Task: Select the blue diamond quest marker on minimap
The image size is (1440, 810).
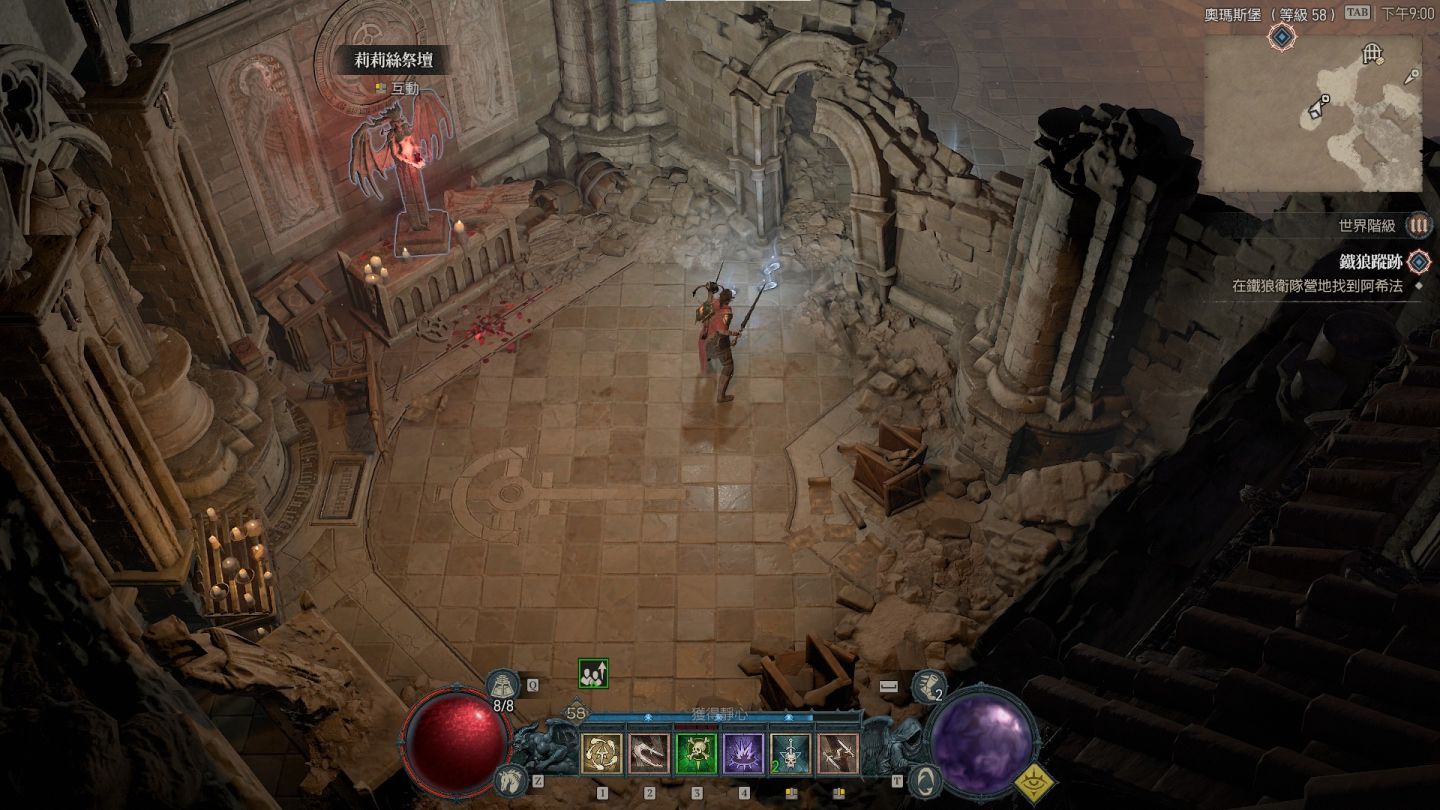Action: pos(1282,38)
